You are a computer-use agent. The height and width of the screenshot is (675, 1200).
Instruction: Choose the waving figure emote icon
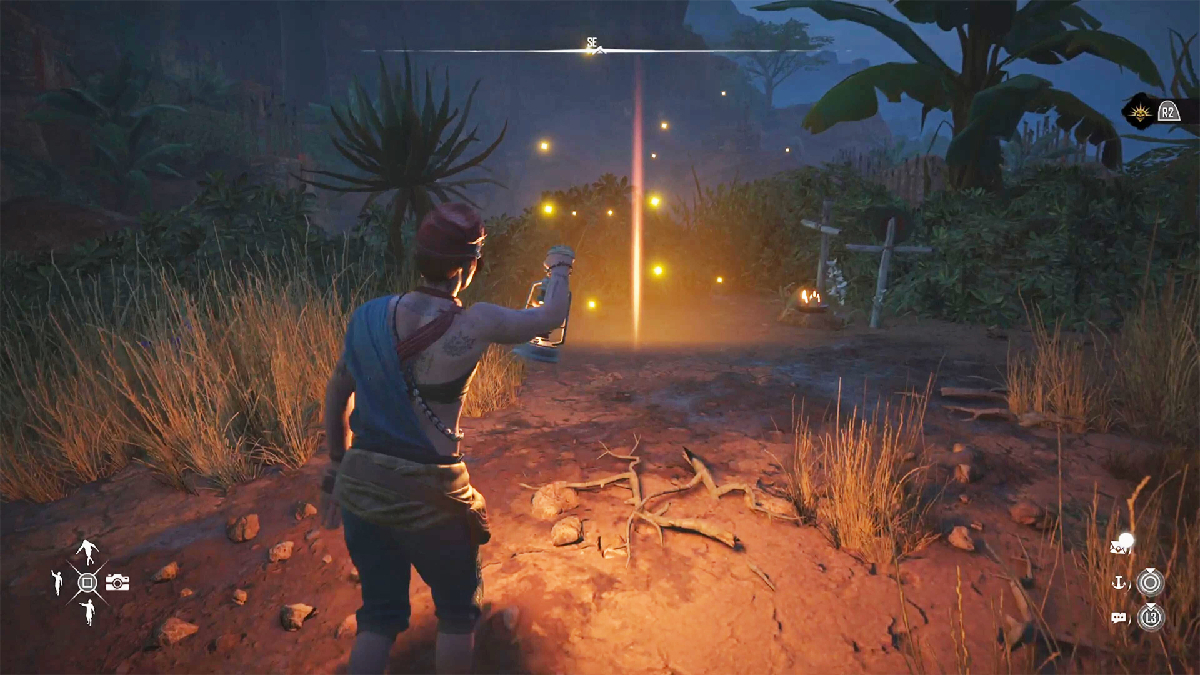pyautogui.click(x=57, y=582)
